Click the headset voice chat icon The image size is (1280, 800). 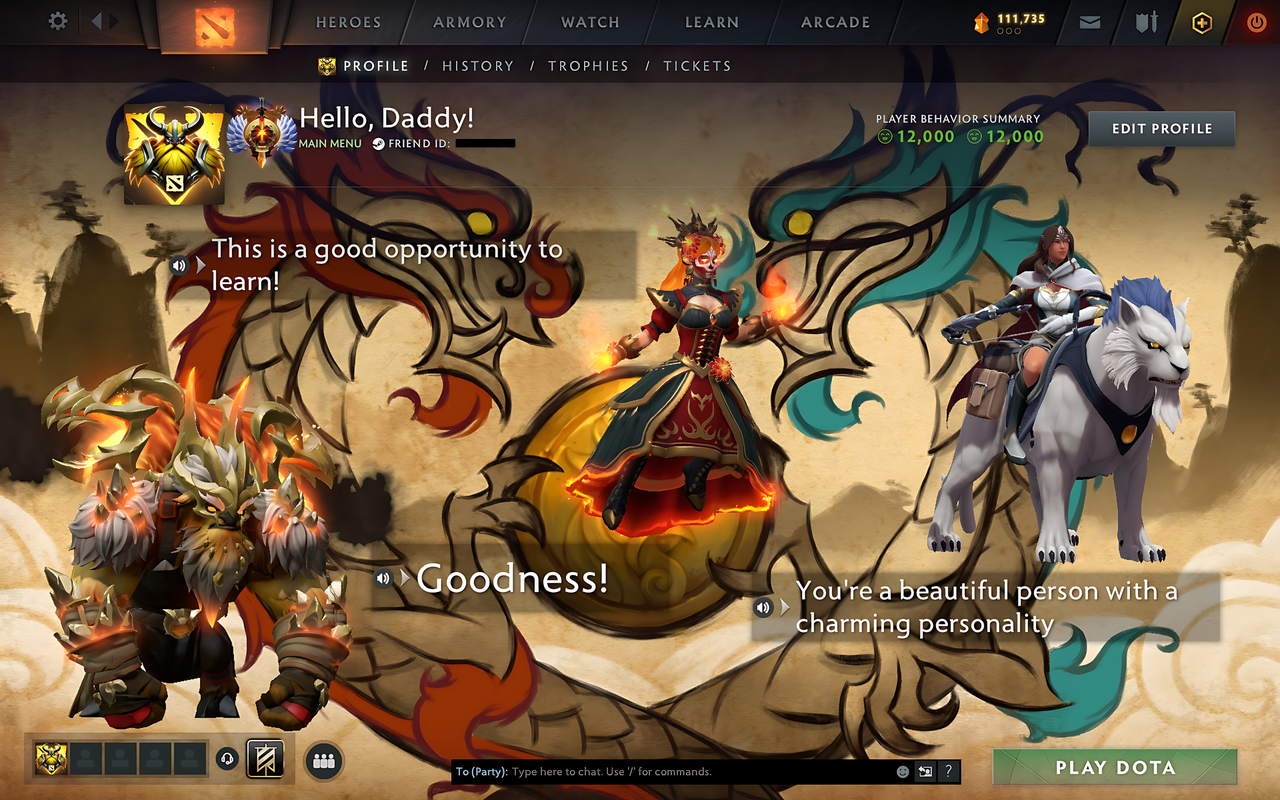229,761
